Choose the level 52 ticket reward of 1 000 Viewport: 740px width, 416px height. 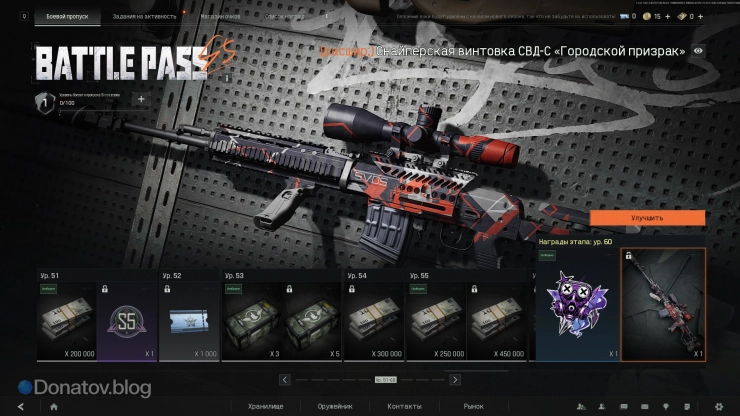click(x=189, y=320)
